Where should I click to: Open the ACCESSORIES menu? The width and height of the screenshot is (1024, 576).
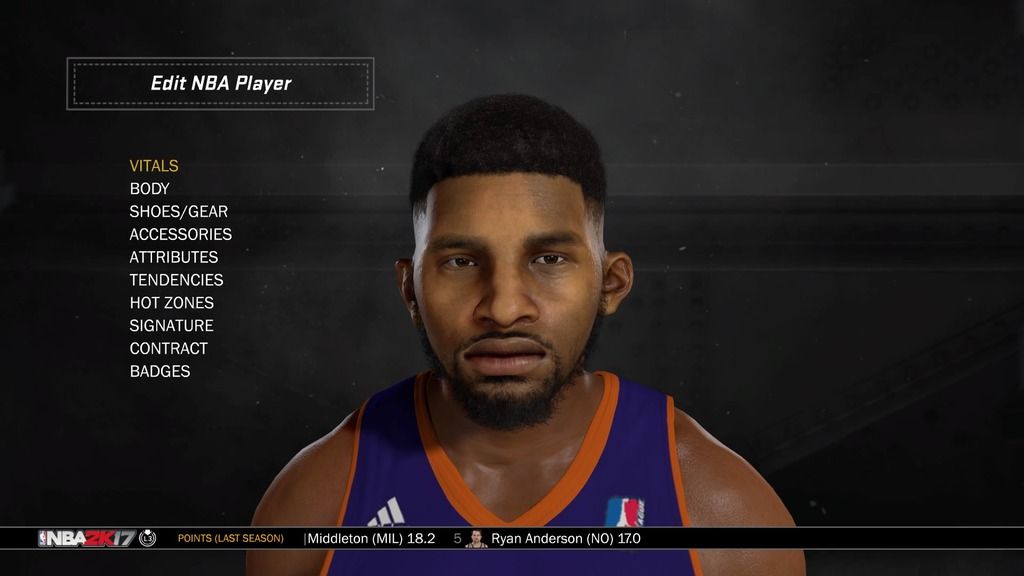181,234
